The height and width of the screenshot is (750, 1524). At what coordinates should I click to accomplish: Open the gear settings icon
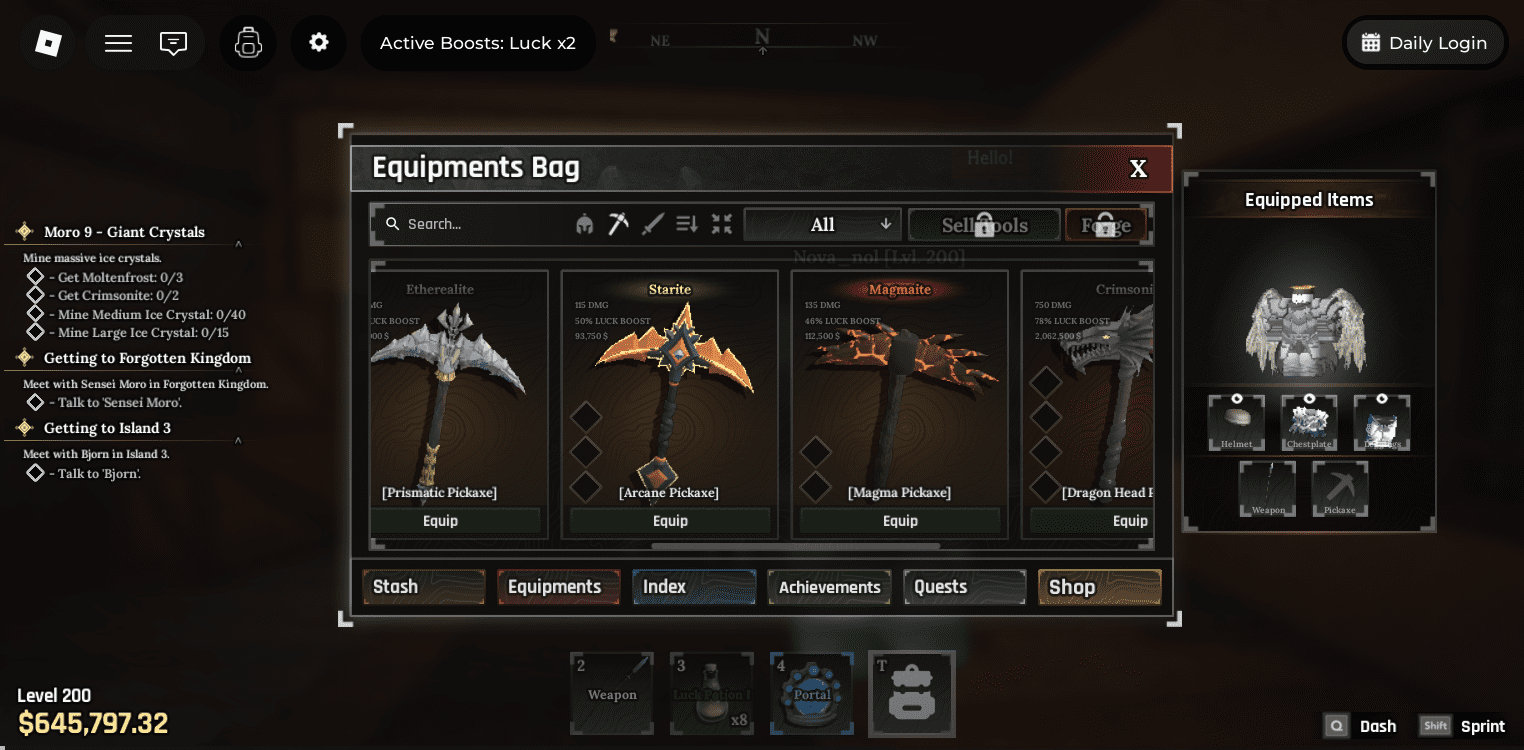(x=319, y=43)
